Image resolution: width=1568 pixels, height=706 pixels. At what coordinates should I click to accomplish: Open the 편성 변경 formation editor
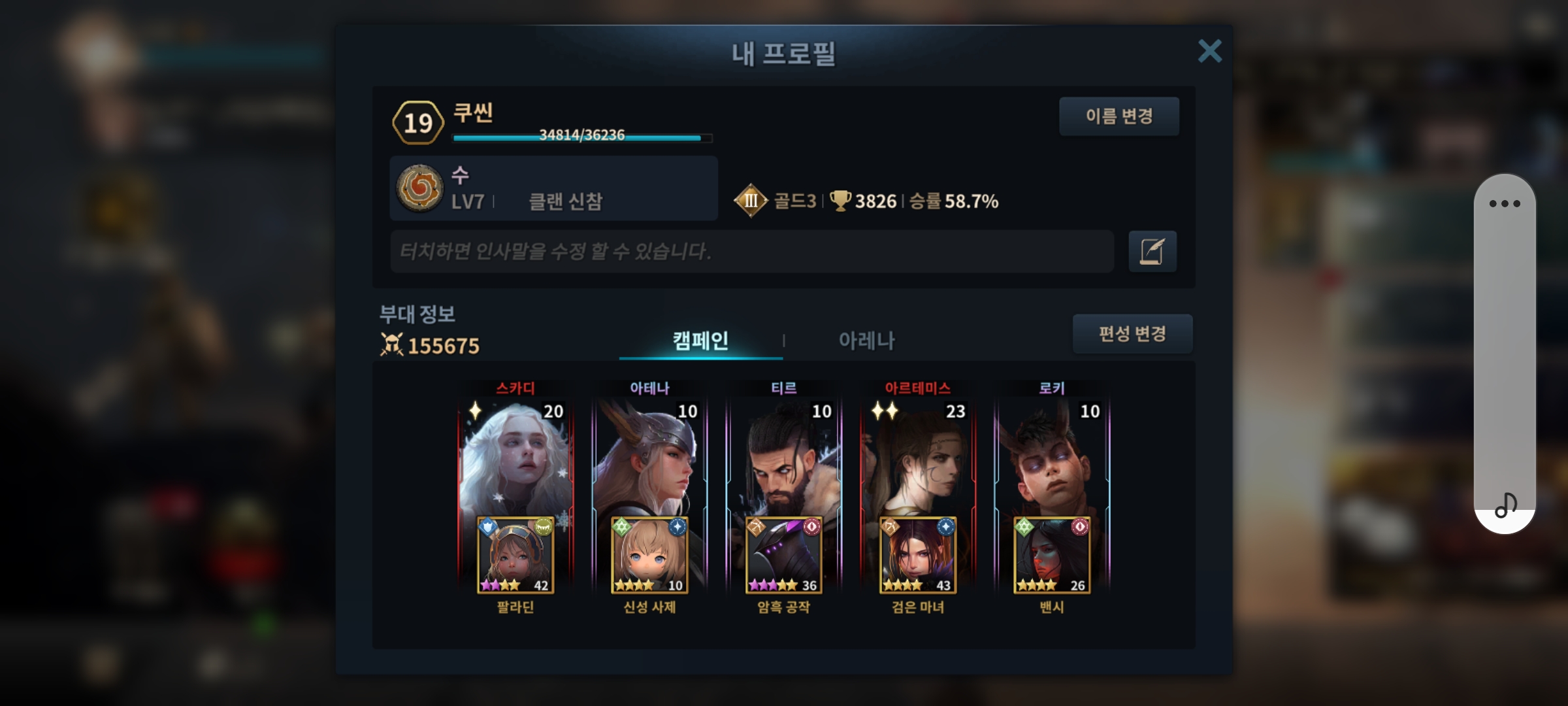coord(1132,334)
